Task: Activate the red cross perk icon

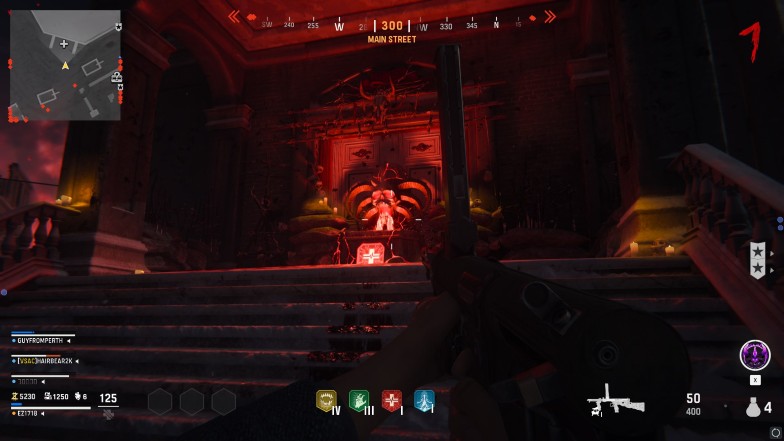Action: point(392,401)
